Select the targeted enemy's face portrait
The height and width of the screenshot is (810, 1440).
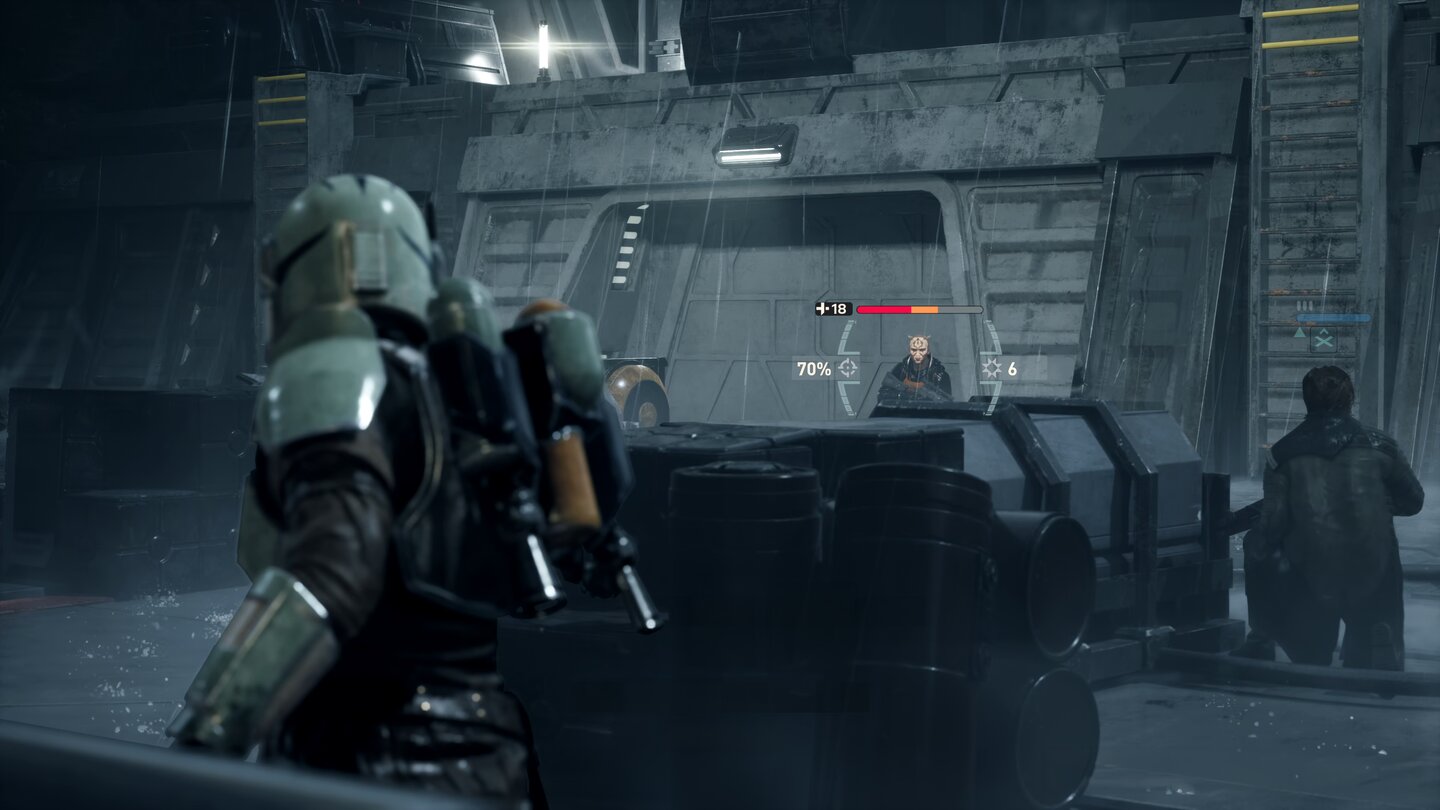918,352
